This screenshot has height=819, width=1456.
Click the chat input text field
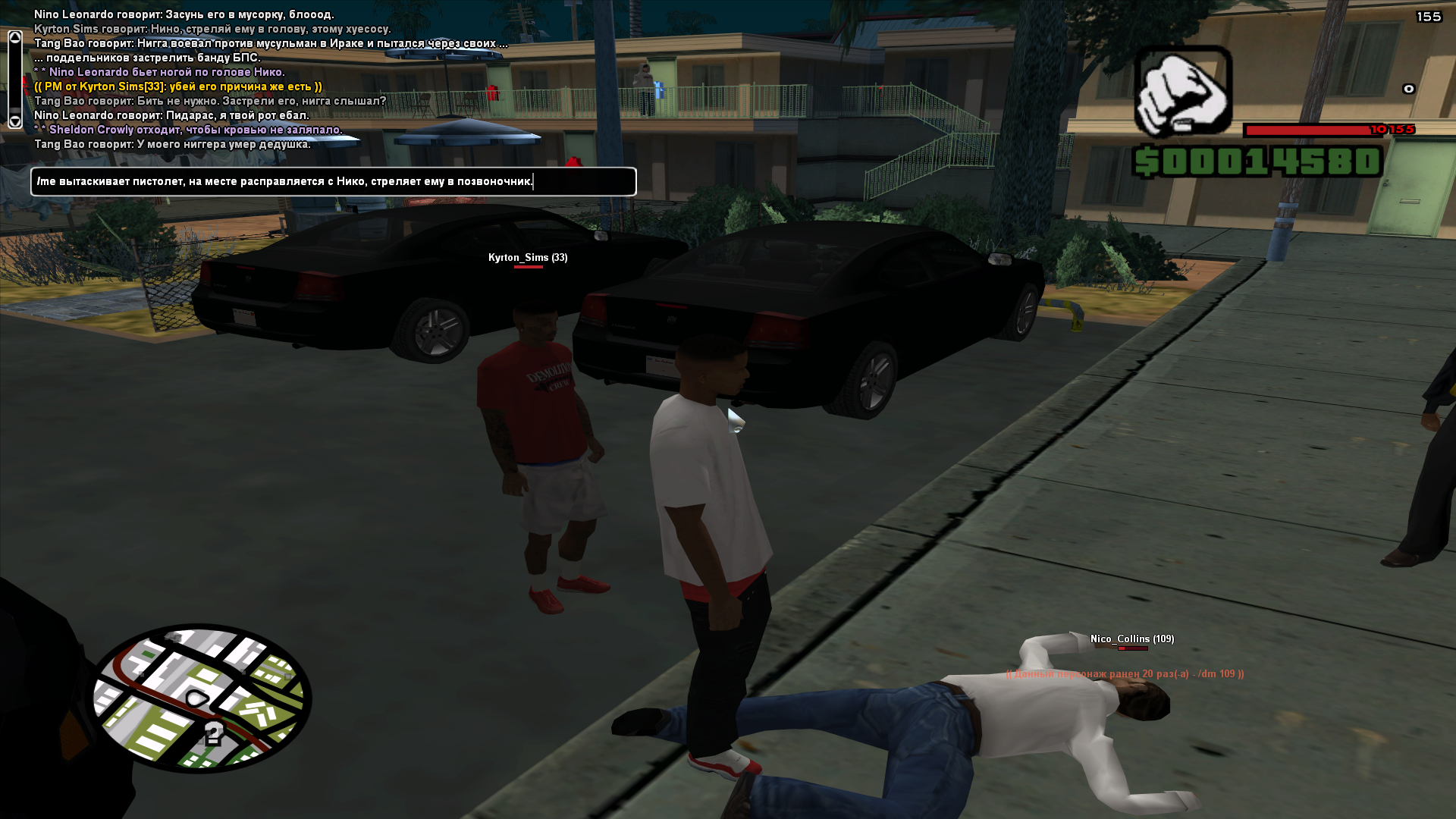[x=334, y=182]
